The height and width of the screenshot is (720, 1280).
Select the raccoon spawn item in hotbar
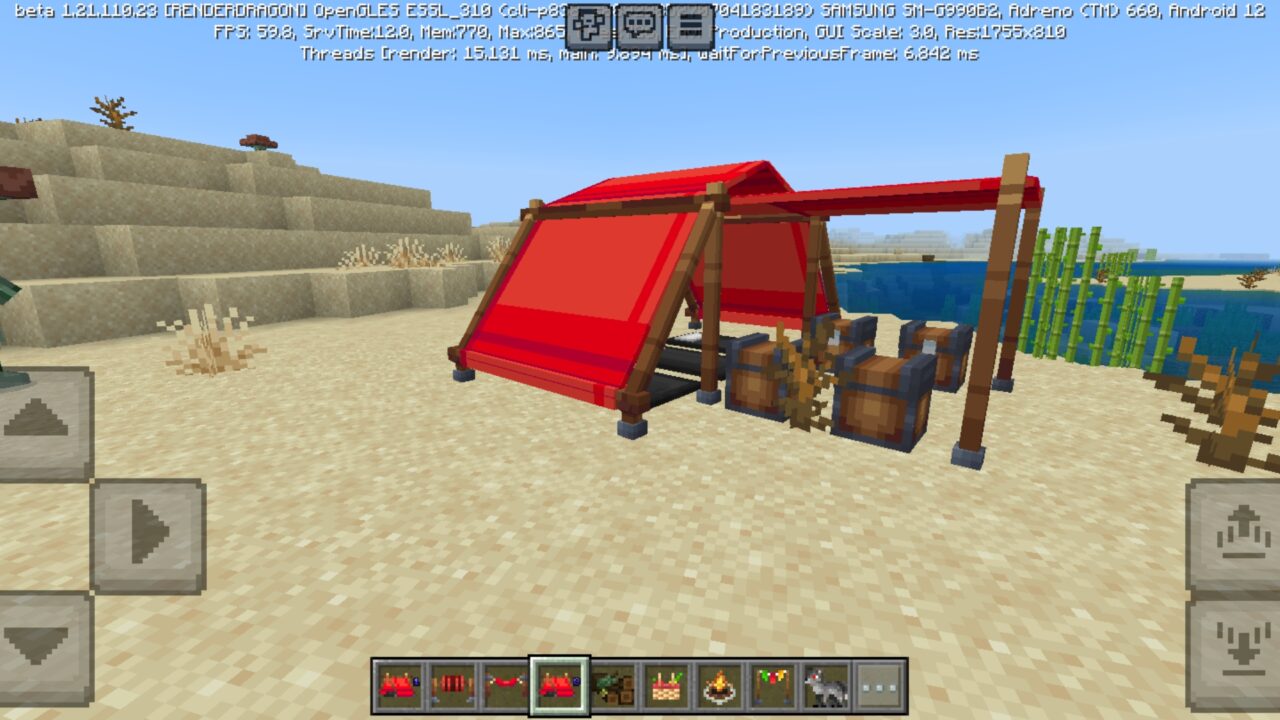tap(825, 690)
